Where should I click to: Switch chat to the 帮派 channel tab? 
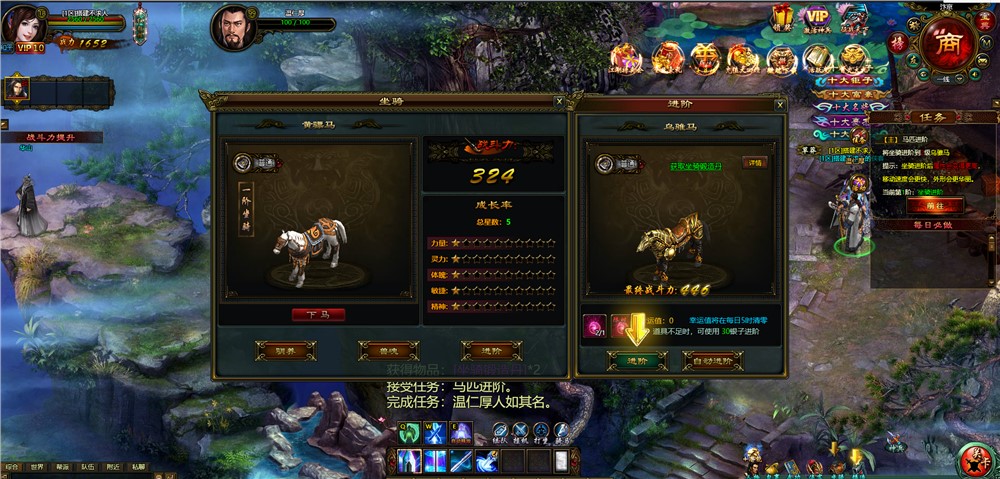(x=63, y=466)
